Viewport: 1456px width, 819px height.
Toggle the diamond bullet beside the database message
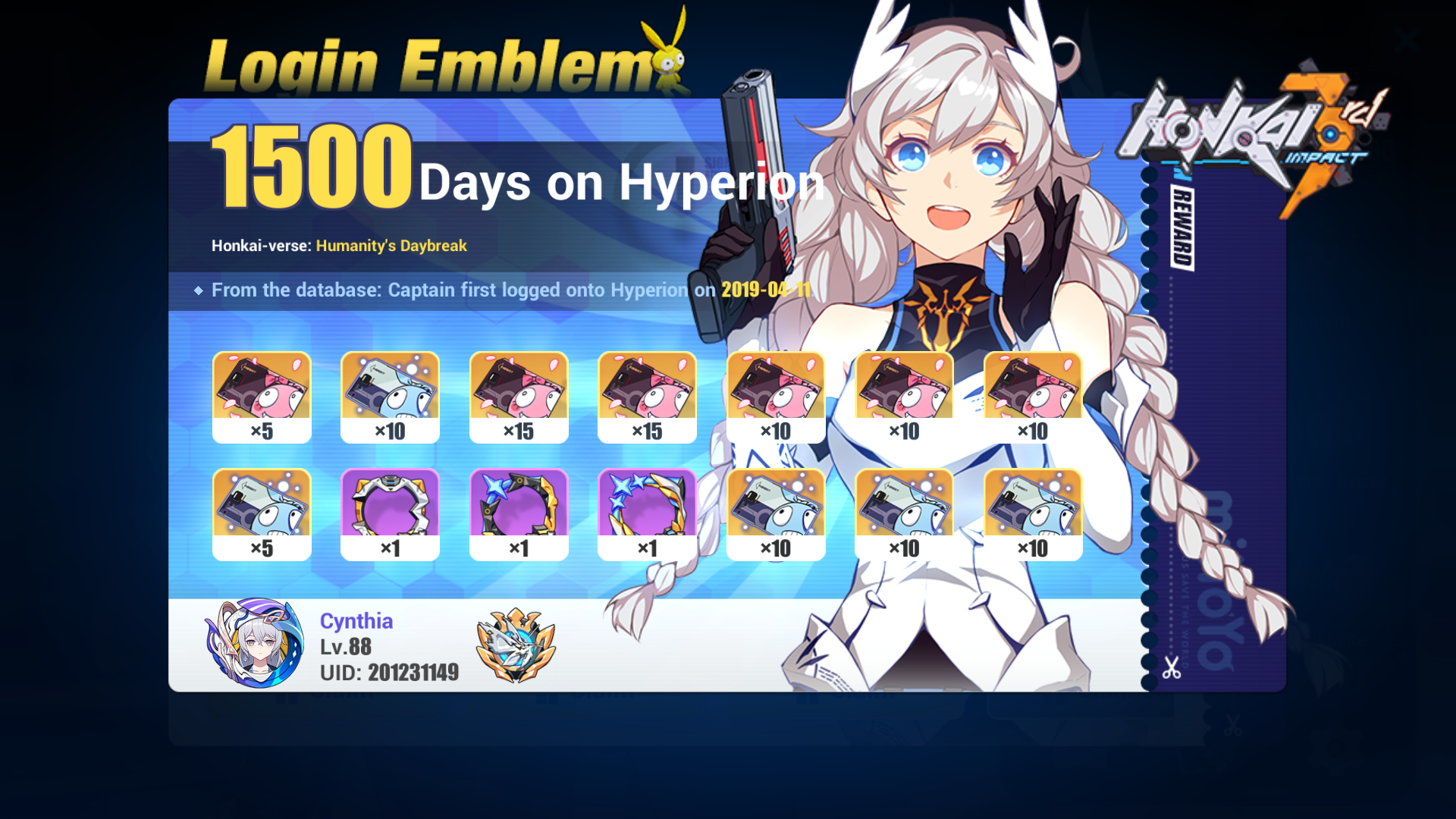coord(199,290)
